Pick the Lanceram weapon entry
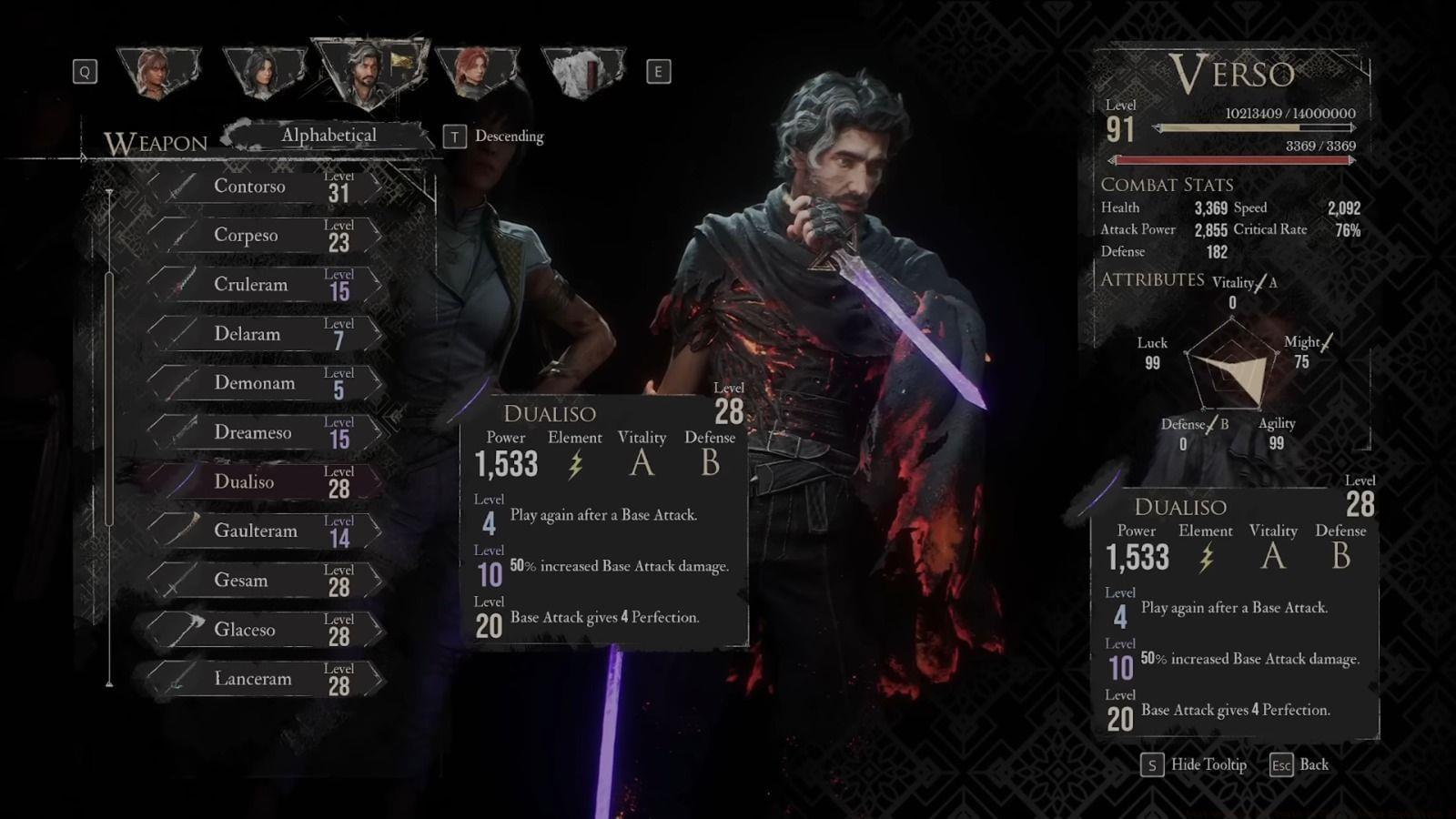1456x819 pixels. [264, 679]
